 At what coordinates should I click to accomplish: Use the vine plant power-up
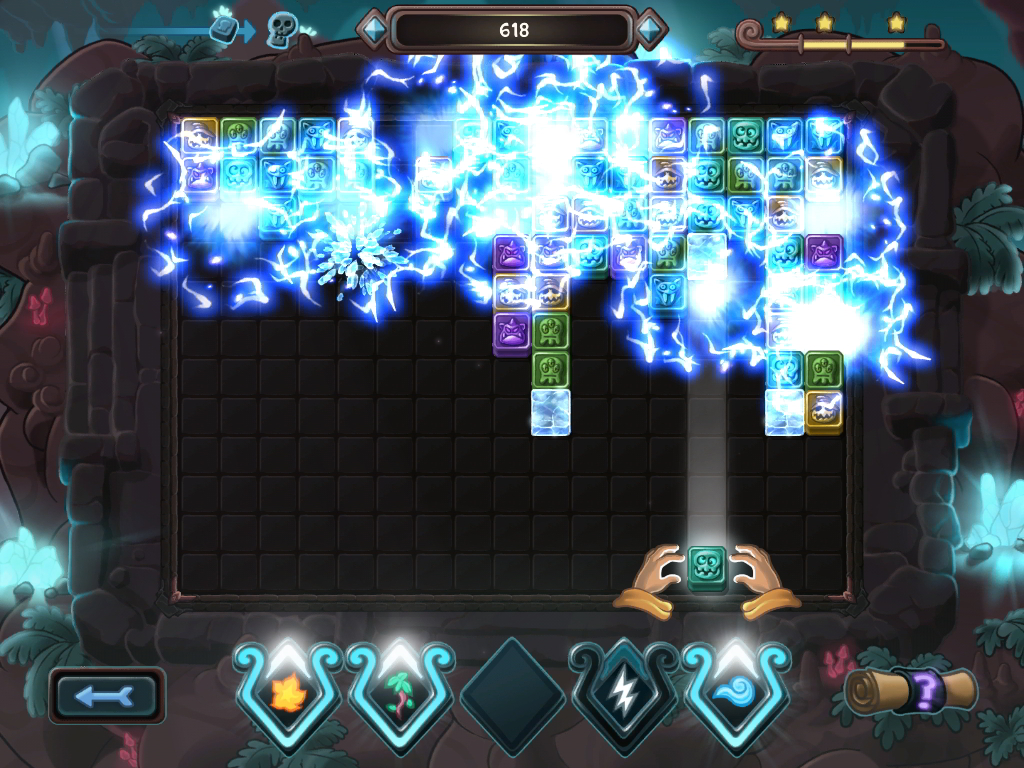pos(400,690)
